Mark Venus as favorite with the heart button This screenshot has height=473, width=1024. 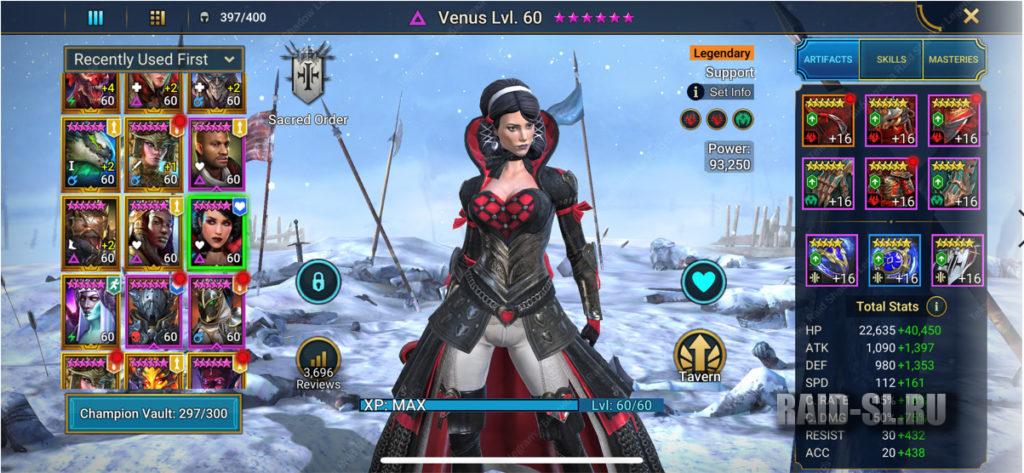703,282
